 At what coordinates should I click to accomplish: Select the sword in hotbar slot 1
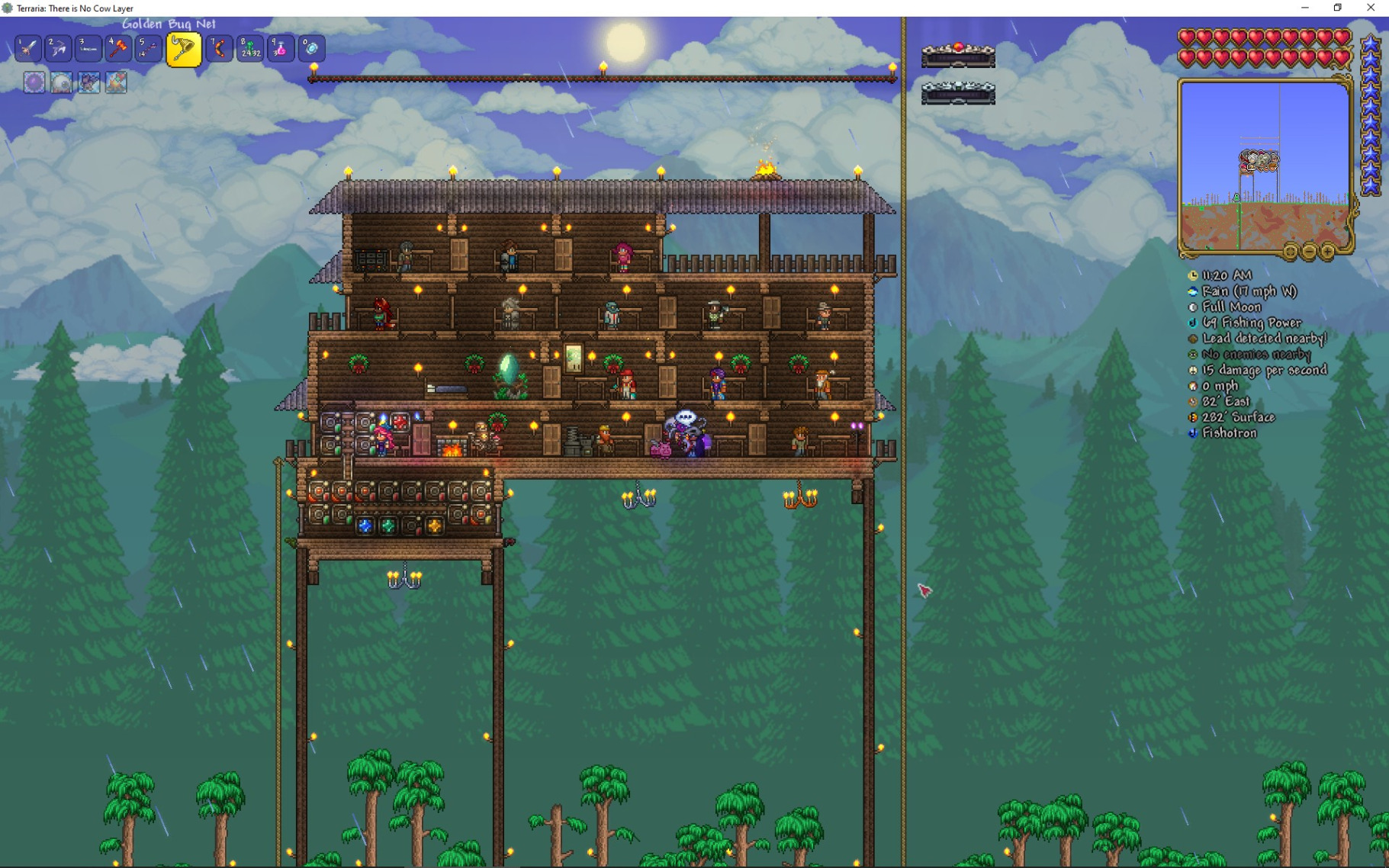(x=28, y=49)
